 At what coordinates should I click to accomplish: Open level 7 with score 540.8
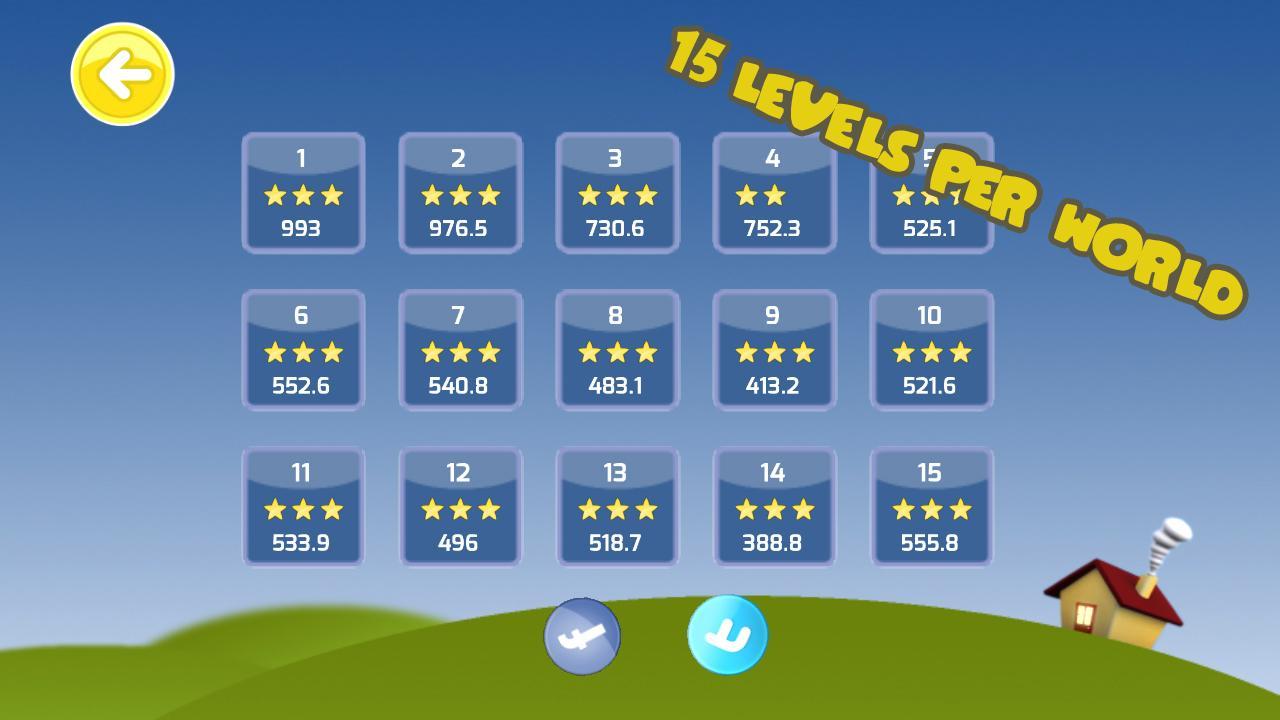coord(460,350)
